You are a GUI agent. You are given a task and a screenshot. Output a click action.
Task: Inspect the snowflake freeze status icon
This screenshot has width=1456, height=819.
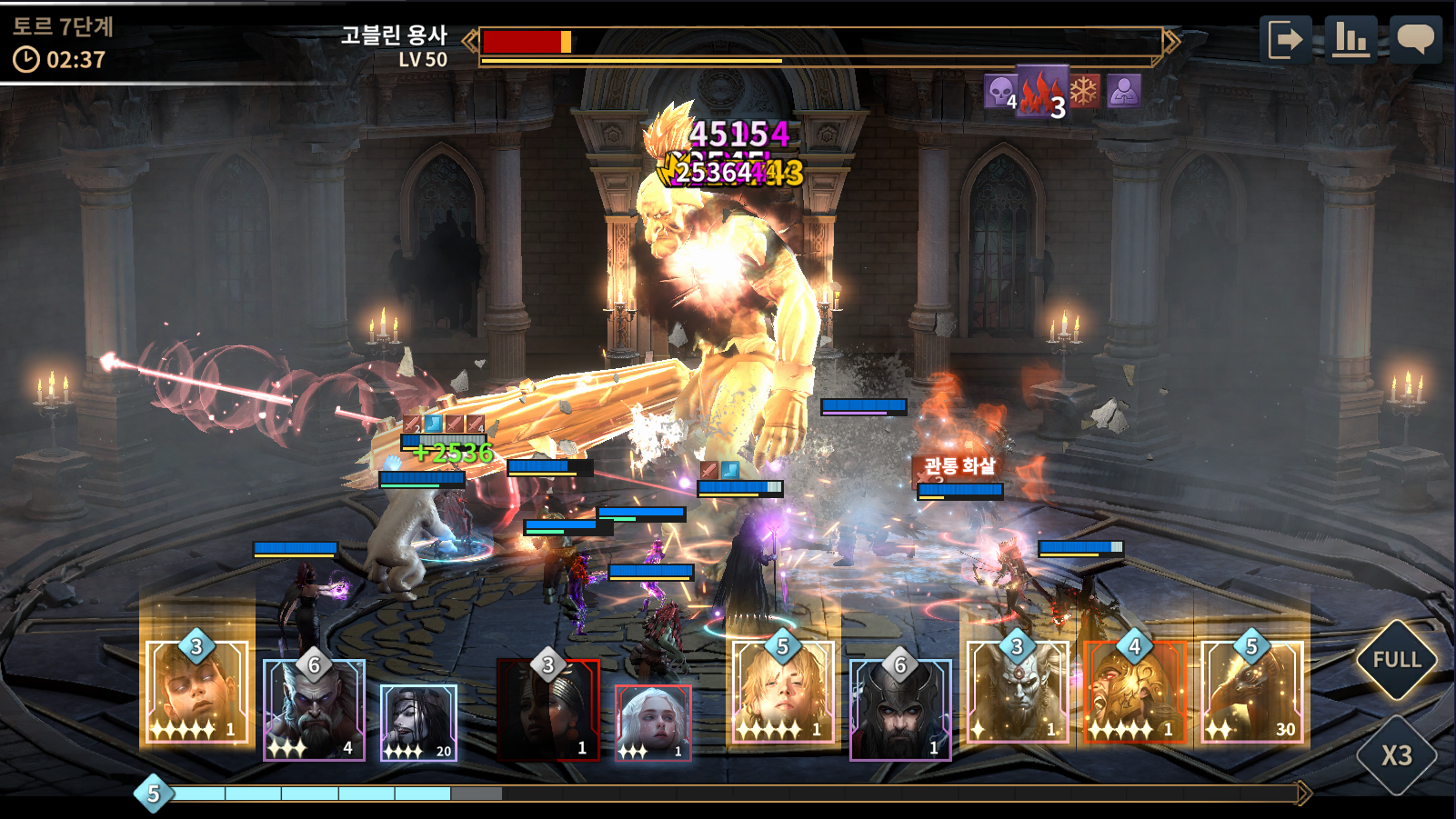pyautogui.click(x=1084, y=91)
